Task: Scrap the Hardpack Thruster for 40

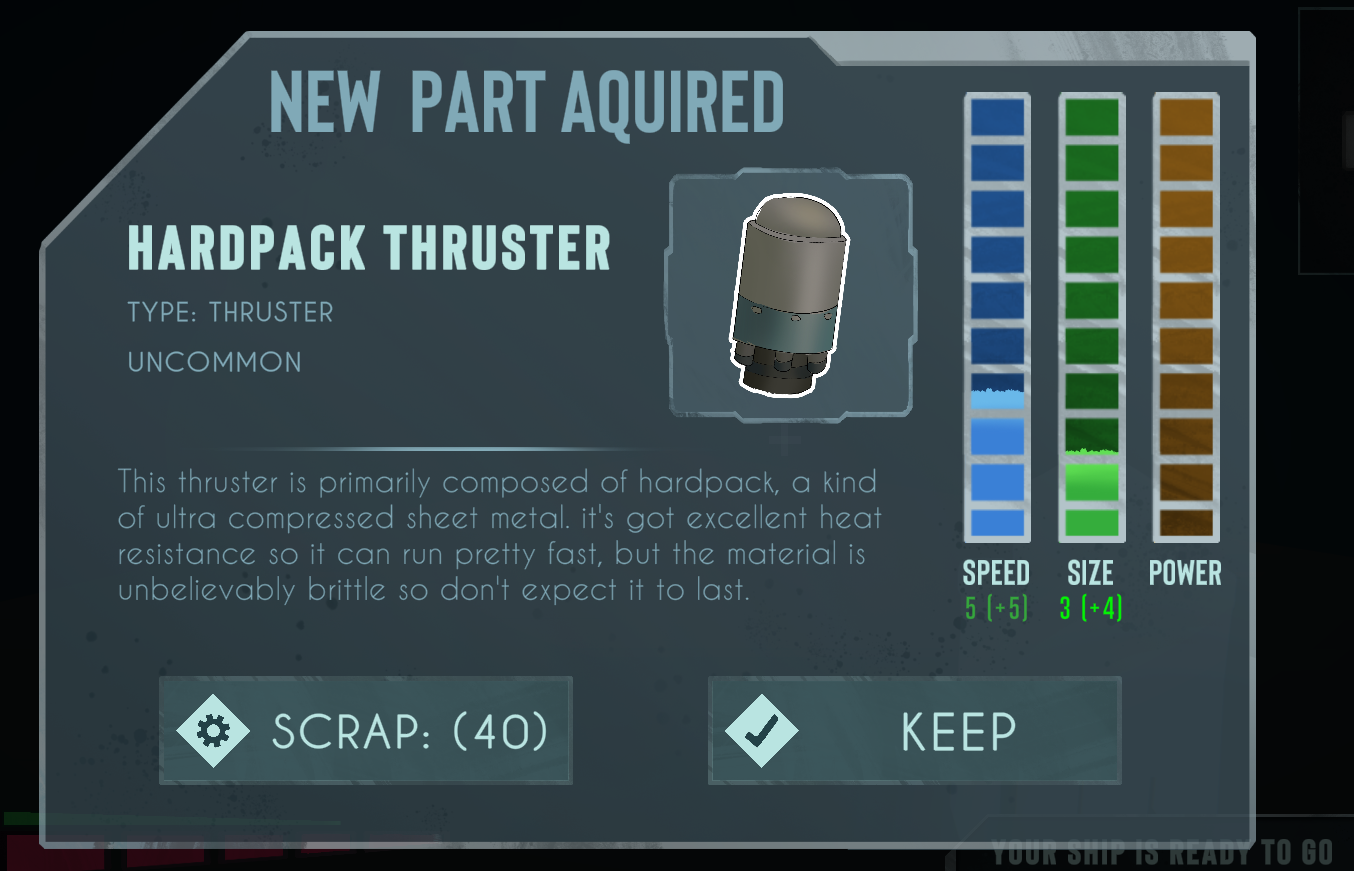Action: [x=365, y=731]
